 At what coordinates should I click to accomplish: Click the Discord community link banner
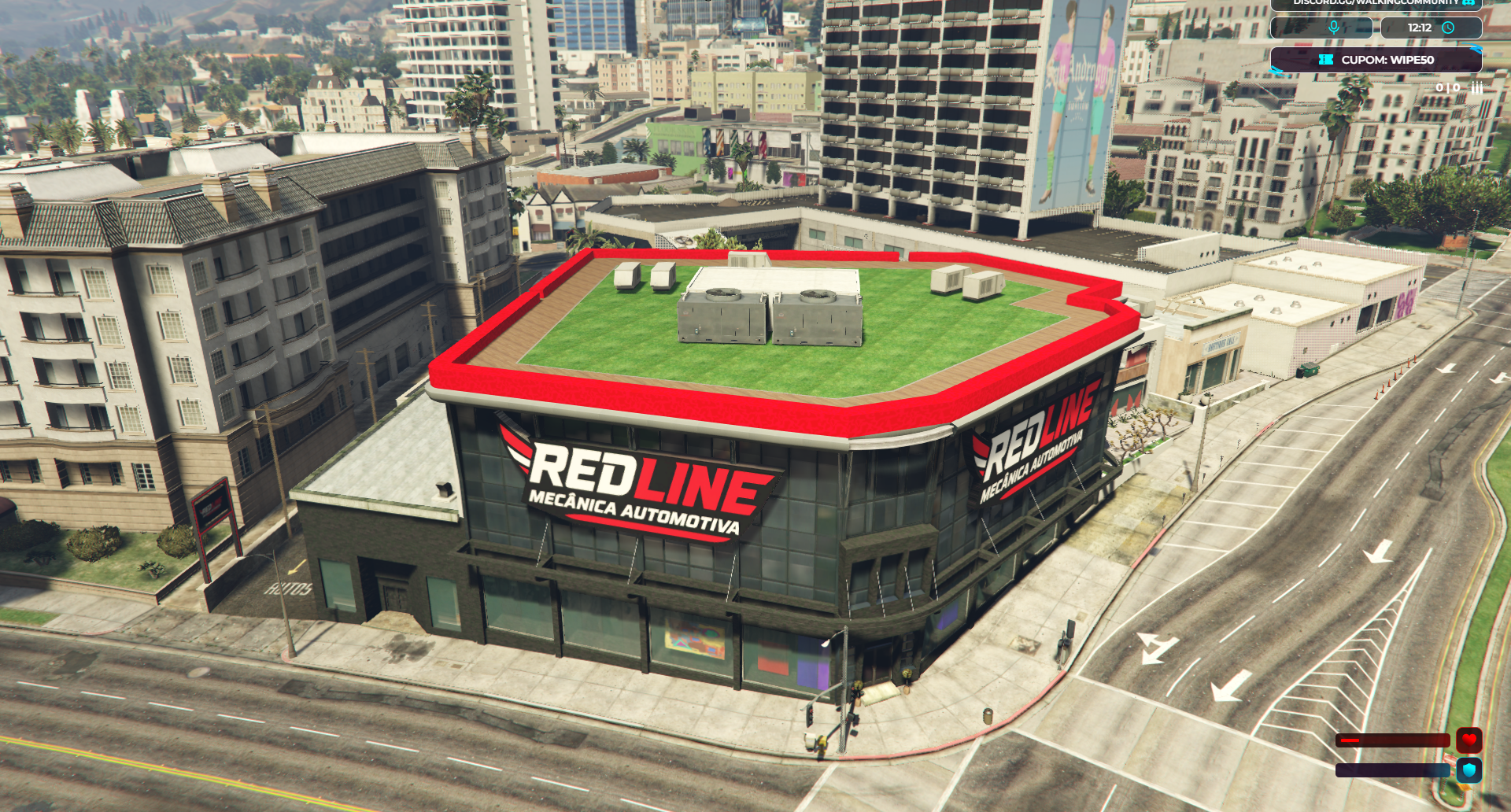point(1376,3)
